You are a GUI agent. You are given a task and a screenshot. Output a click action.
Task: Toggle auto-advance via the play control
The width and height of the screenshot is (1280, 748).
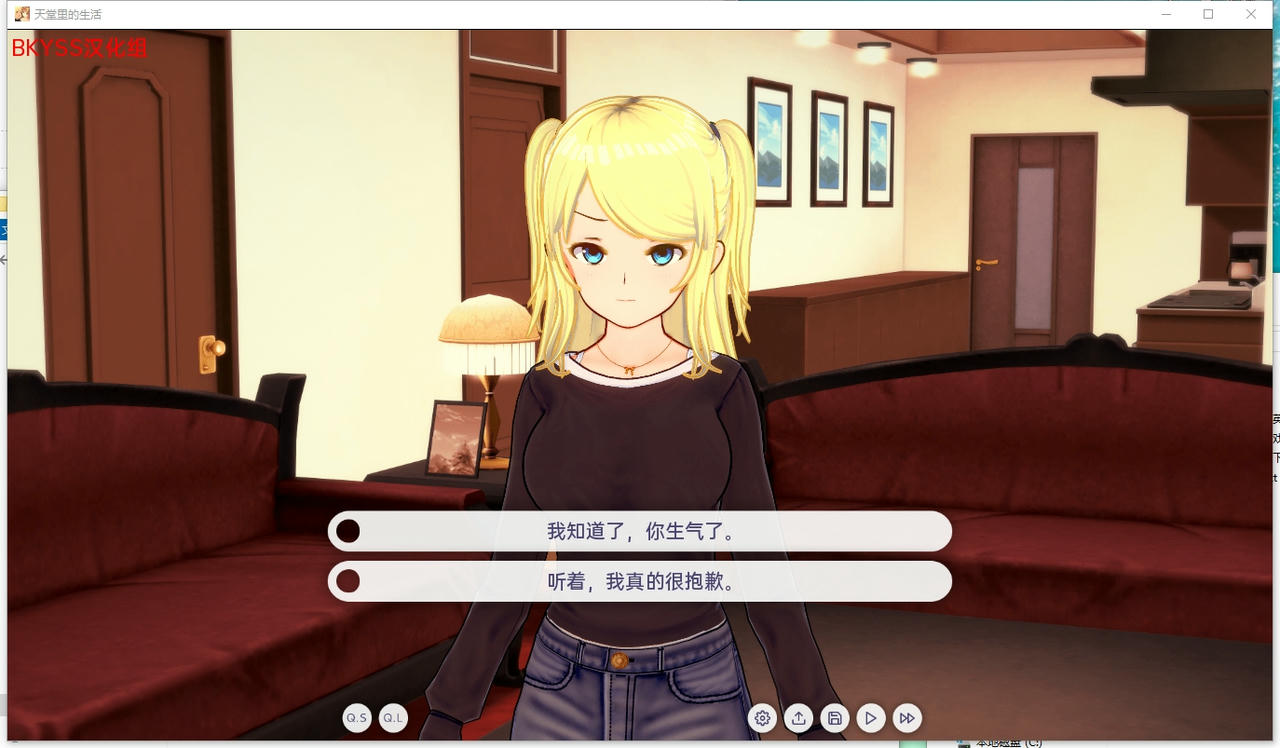point(871,718)
